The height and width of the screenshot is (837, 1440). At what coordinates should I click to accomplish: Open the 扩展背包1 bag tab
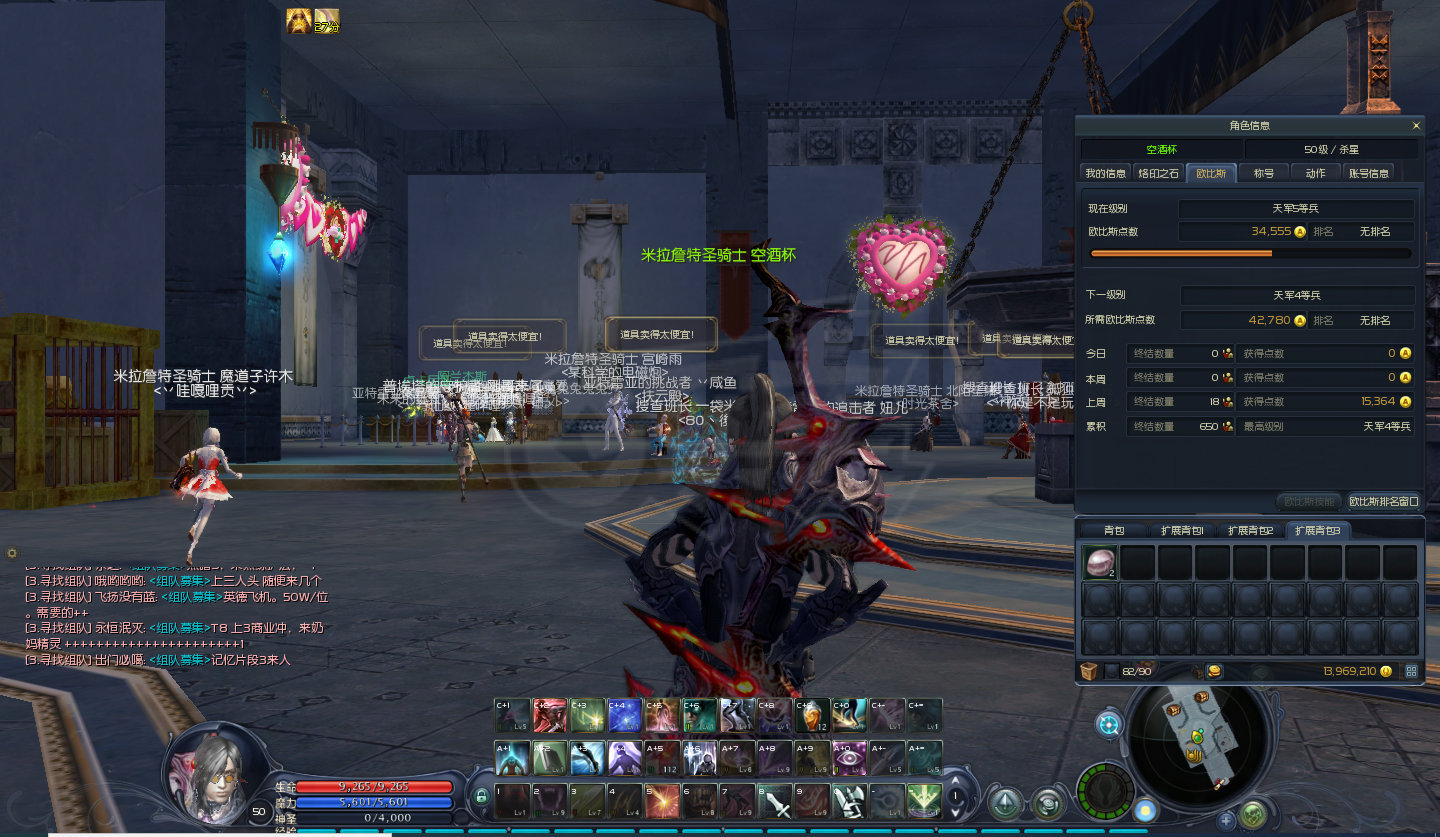click(1182, 530)
